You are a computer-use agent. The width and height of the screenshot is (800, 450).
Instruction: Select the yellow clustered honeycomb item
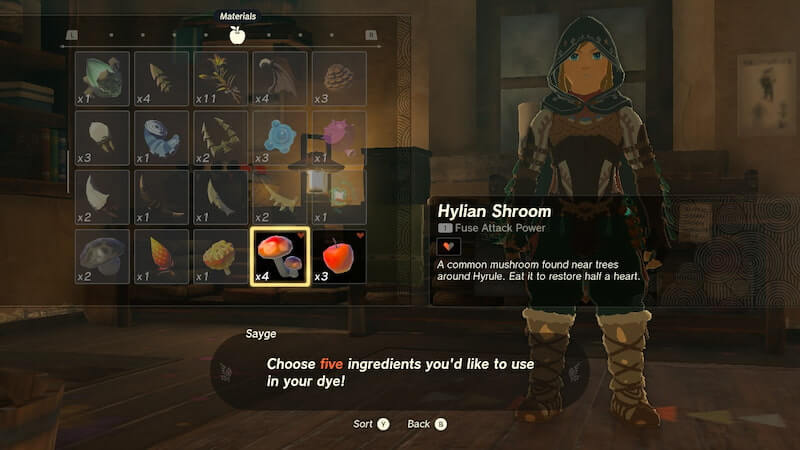pyautogui.click(x=221, y=256)
